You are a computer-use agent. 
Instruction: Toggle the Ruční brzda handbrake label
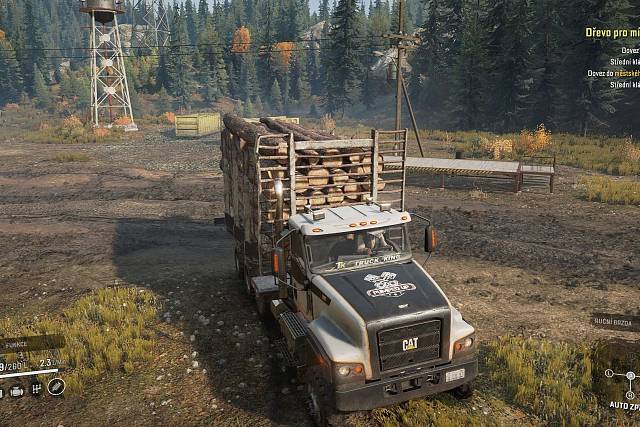coord(614,322)
